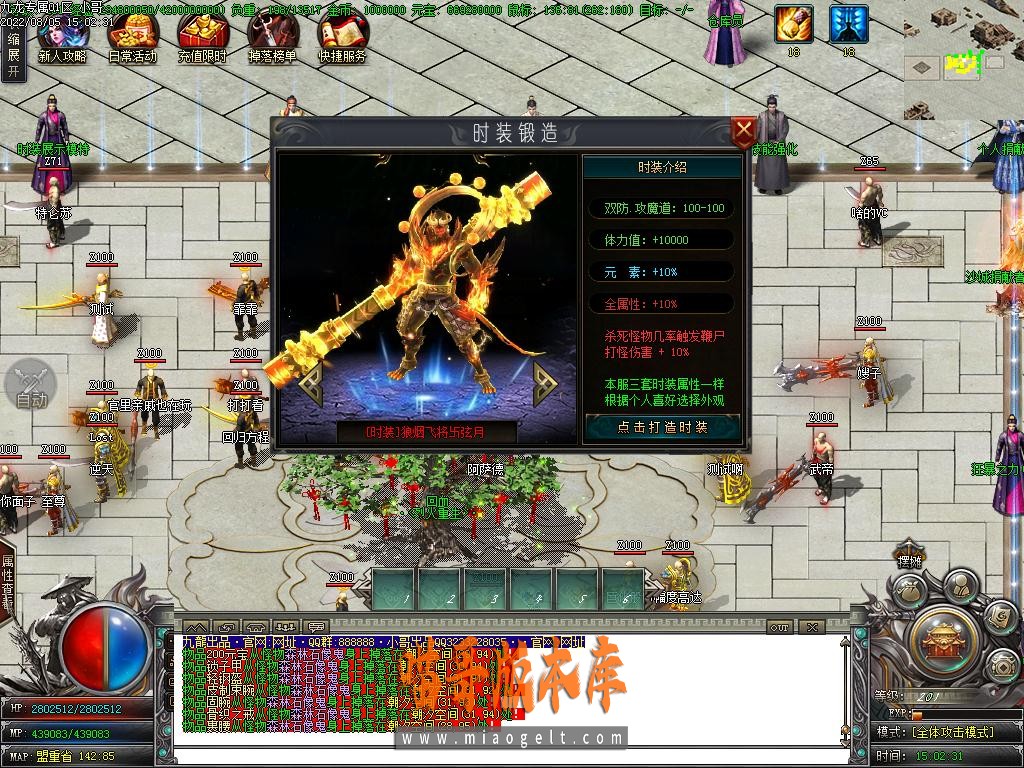
Task: Open the central red palace shop icon
Action: click(x=944, y=638)
